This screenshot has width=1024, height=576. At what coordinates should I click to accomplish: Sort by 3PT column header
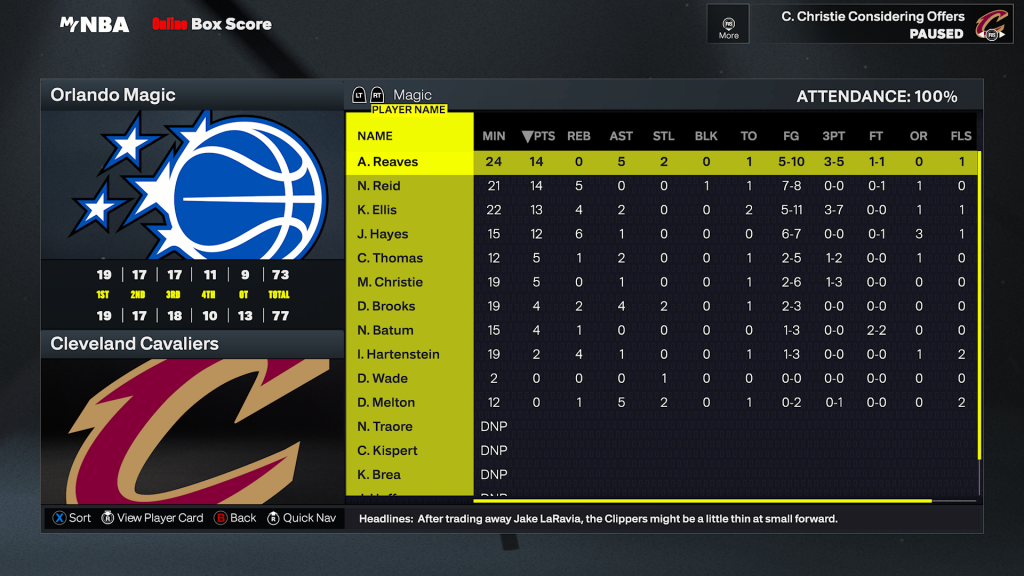pos(833,136)
